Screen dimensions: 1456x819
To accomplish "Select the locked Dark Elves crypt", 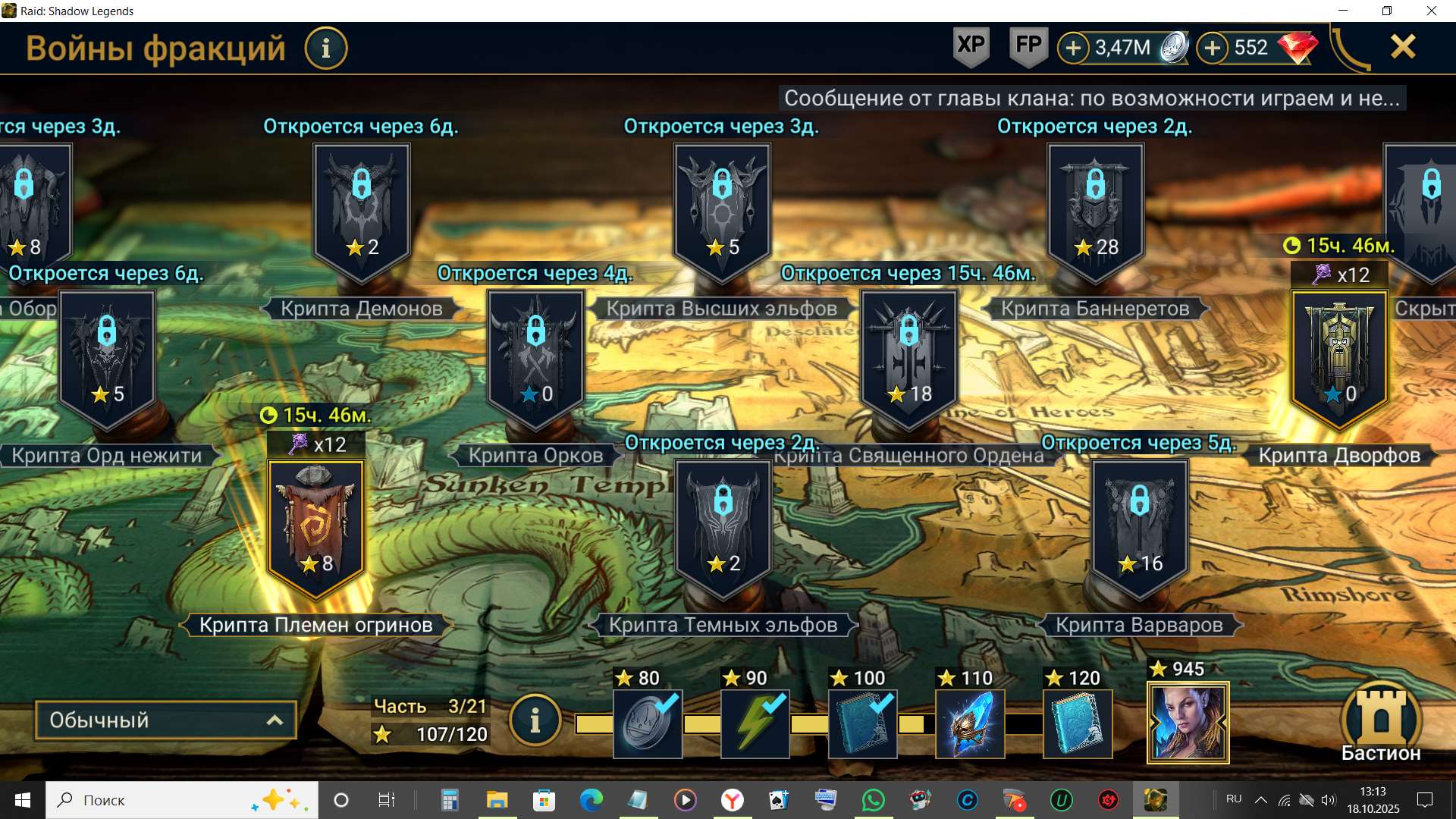I will (723, 527).
